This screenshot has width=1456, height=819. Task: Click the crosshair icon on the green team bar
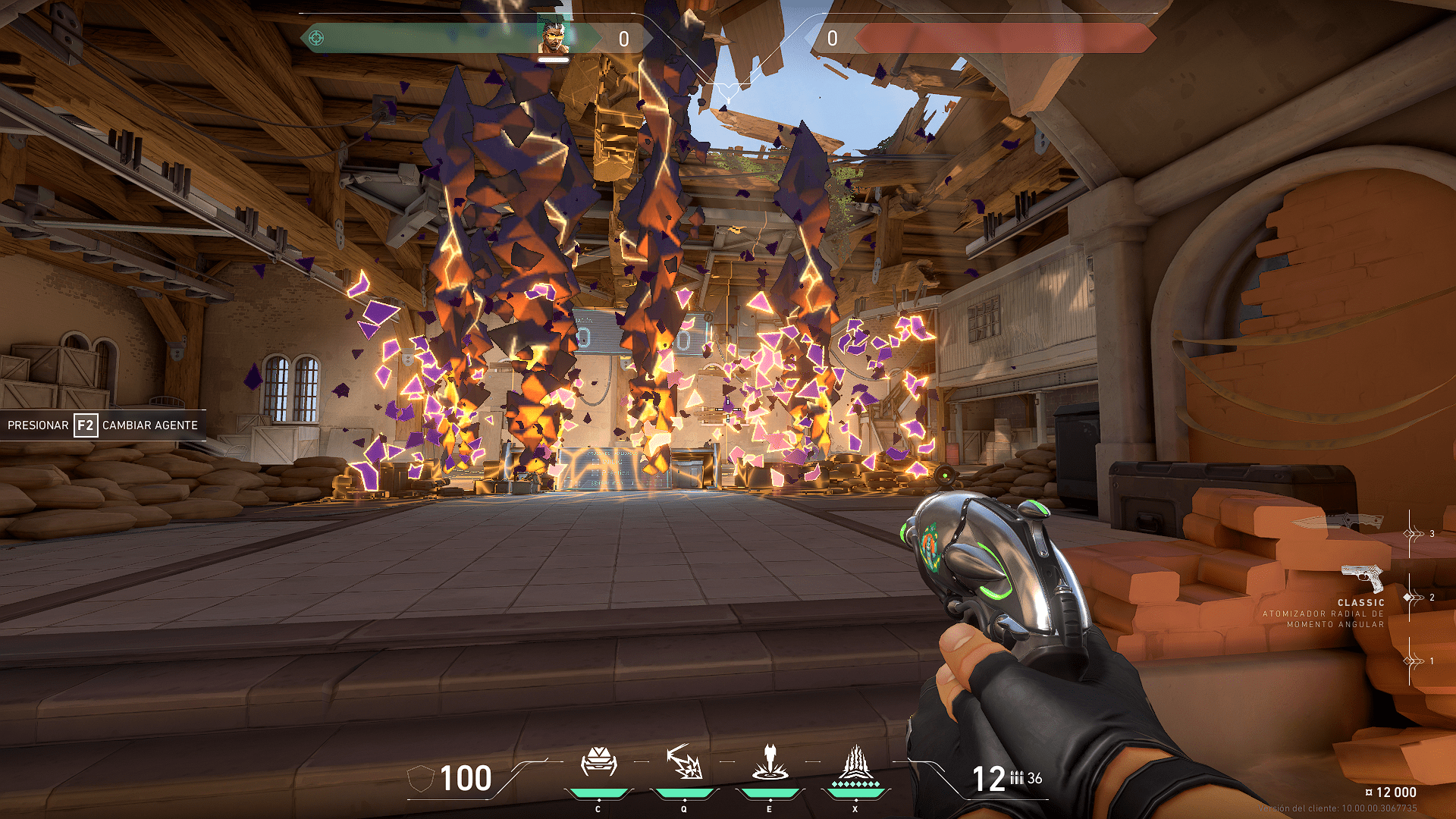[x=317, y=38]
